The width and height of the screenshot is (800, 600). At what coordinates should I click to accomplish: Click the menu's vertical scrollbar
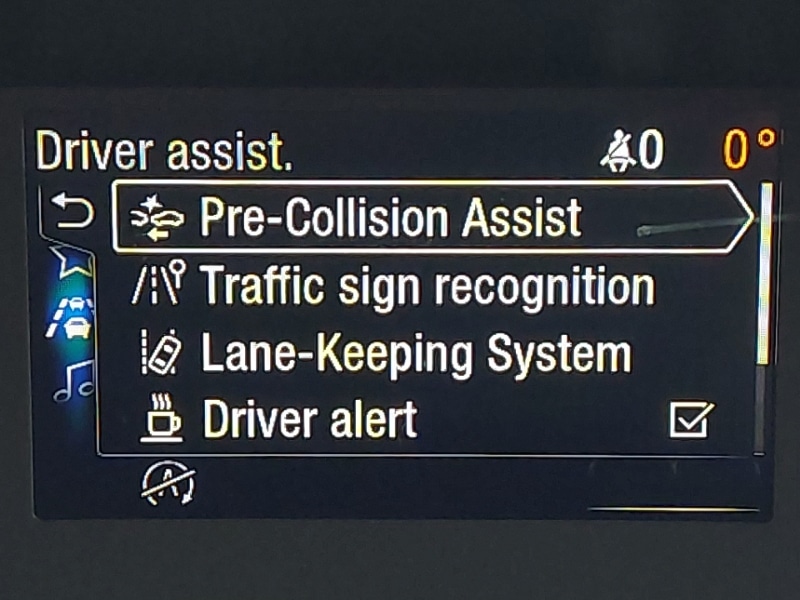[765, 272]
